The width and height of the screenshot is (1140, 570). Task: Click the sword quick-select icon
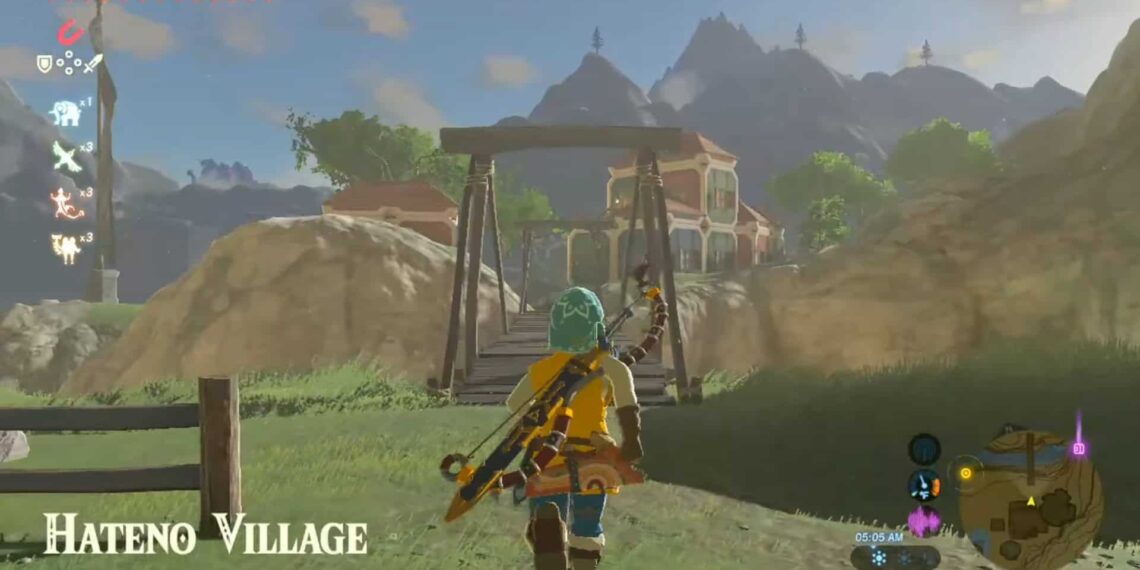pyautogui.click(x=93, y=63)
